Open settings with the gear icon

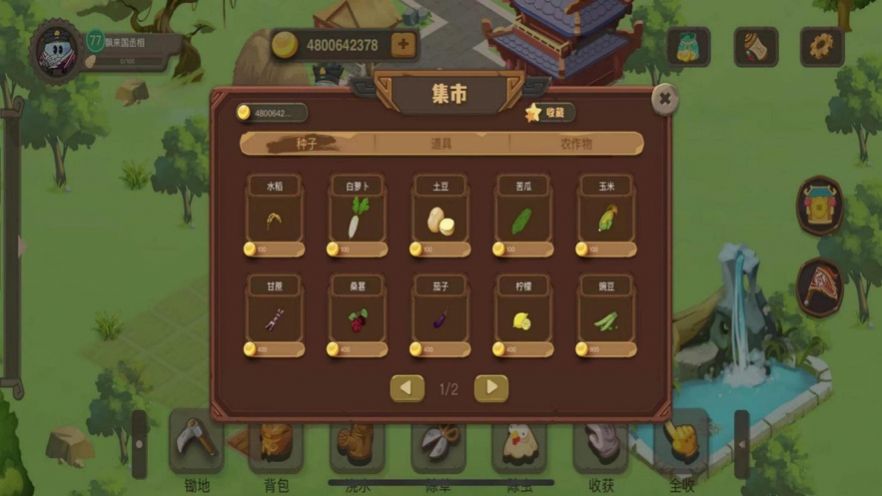coord(821,46)
